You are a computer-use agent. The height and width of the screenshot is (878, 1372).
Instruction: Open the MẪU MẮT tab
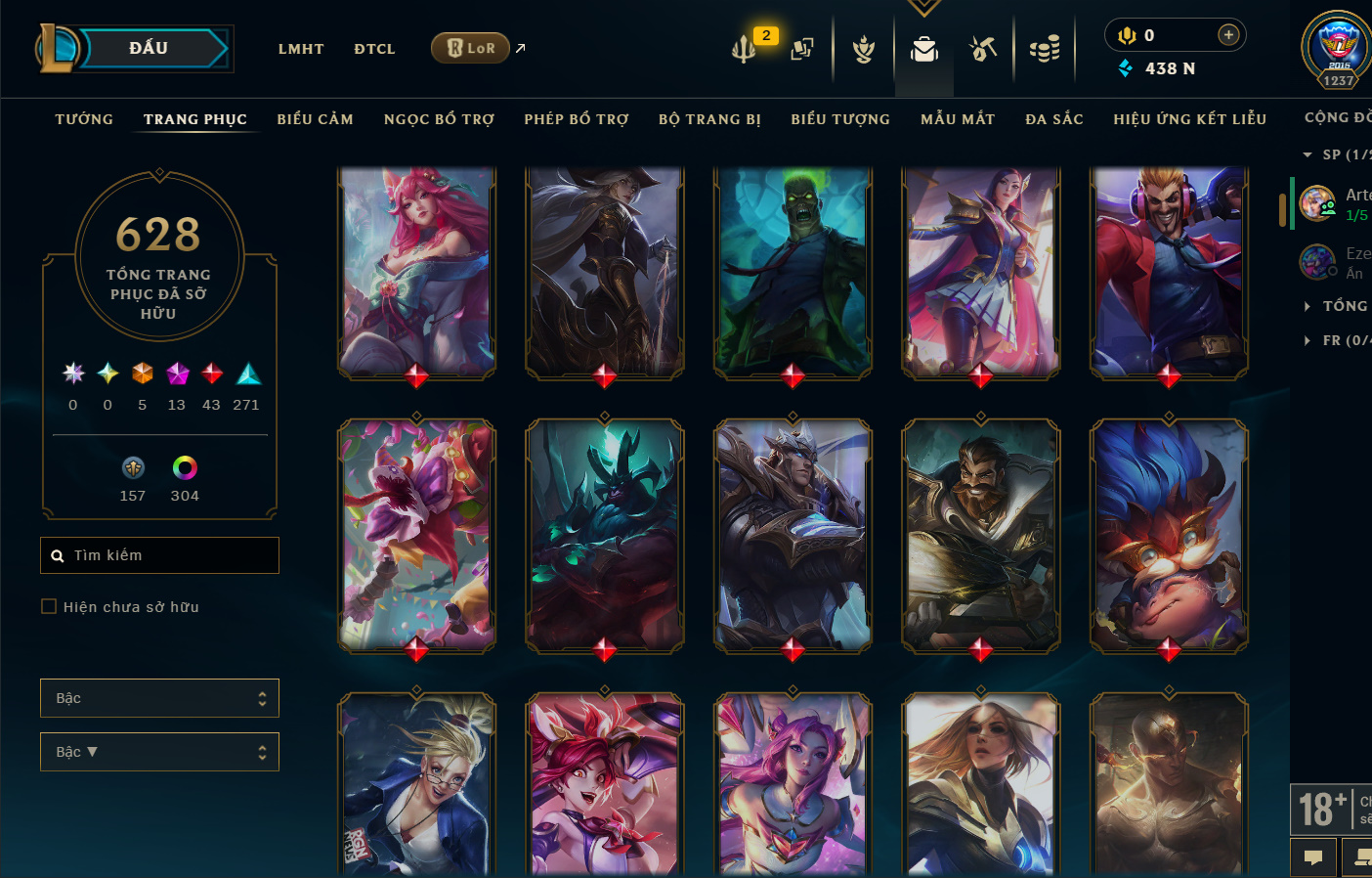(958, 119)
